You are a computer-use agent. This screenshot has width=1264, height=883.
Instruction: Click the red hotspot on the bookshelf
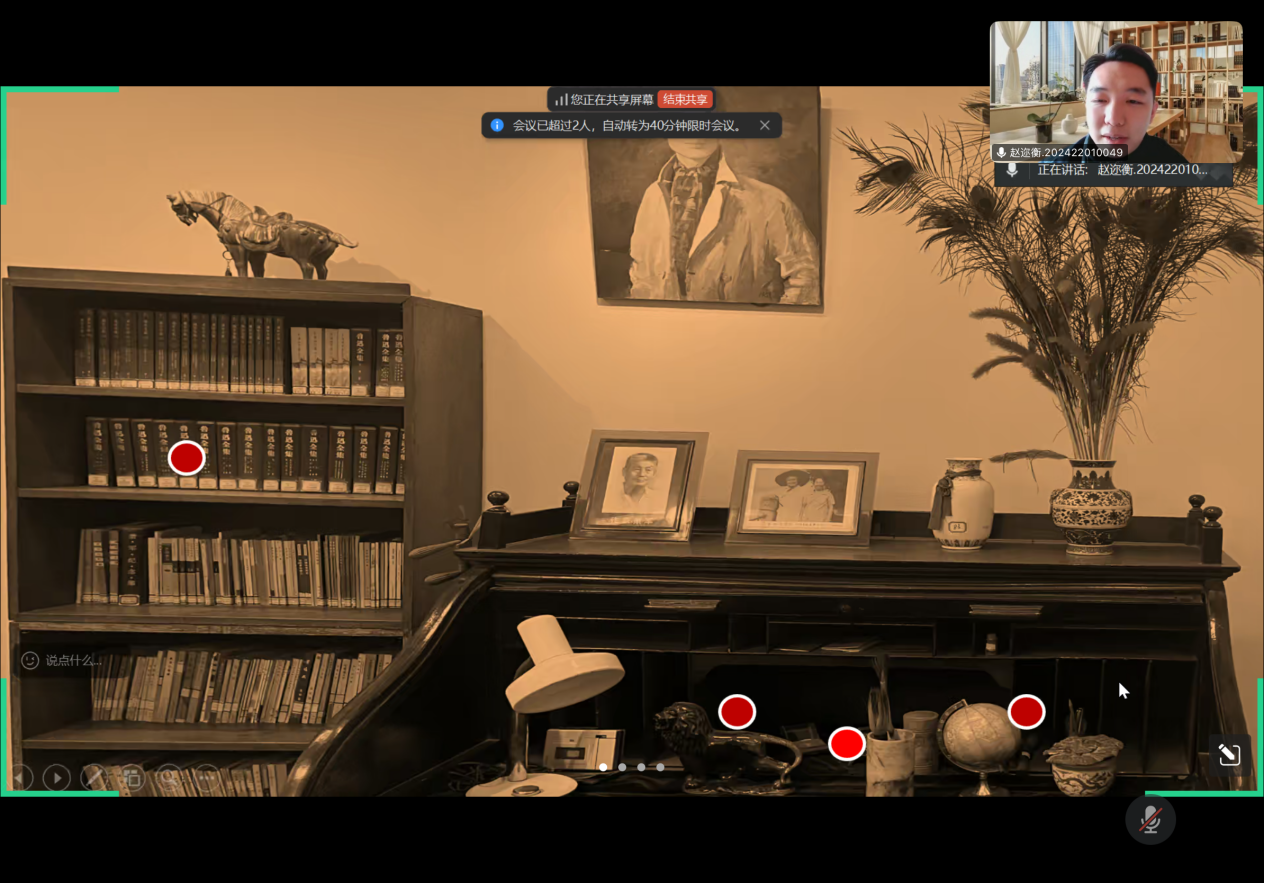186,458
